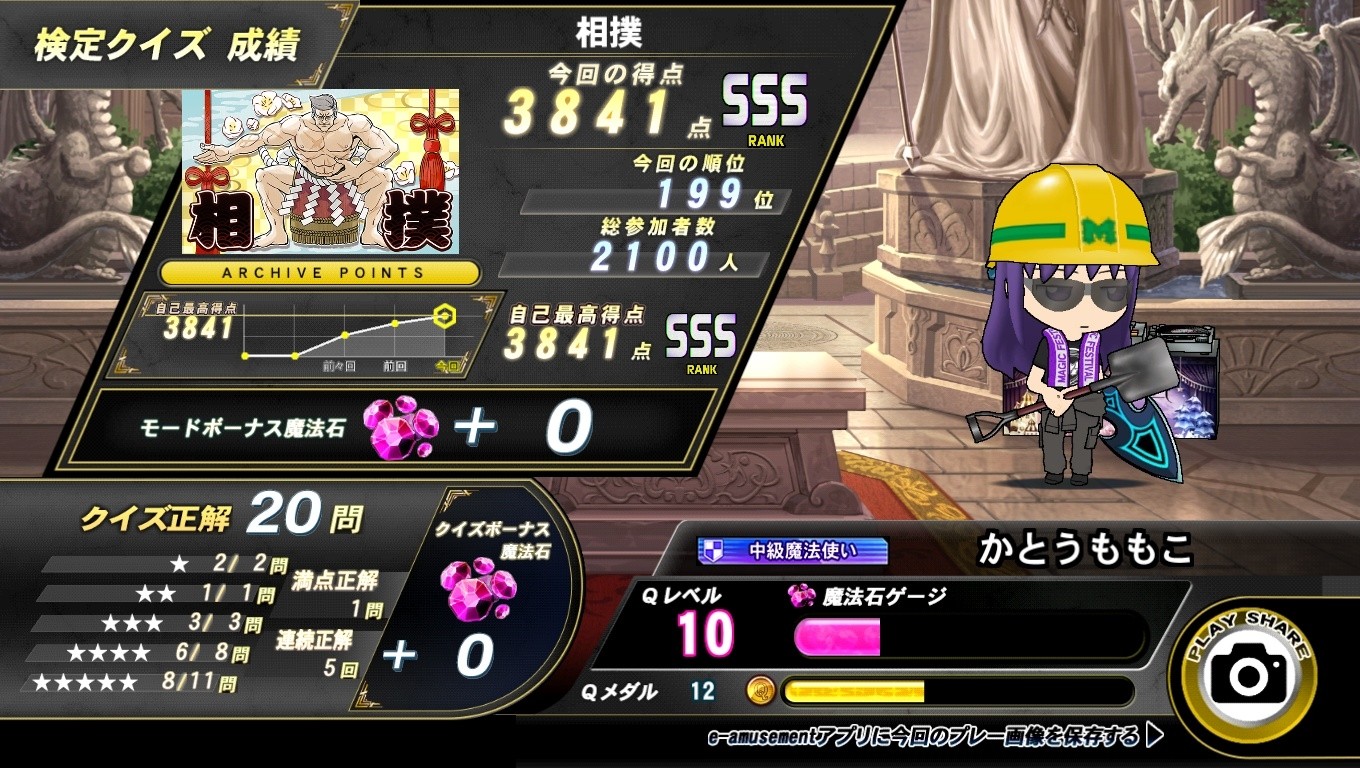
Task: Select the sumo quiz thumbnail
Action: tap(320, 171)
